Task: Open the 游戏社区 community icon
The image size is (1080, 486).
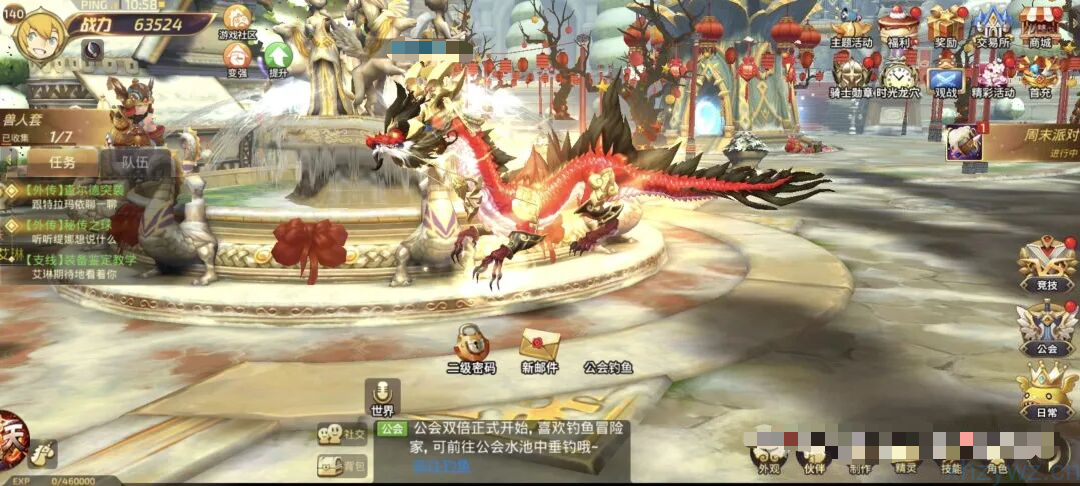Action: [238, 20]
